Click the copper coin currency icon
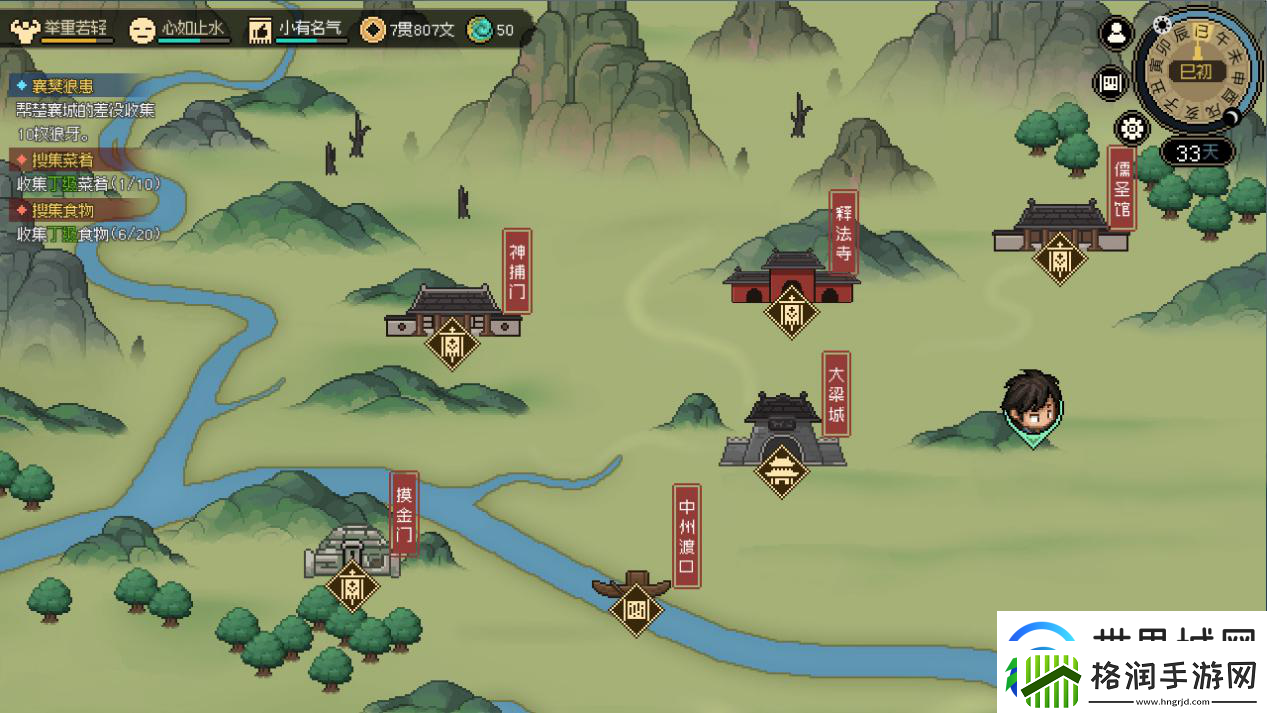 373,30
